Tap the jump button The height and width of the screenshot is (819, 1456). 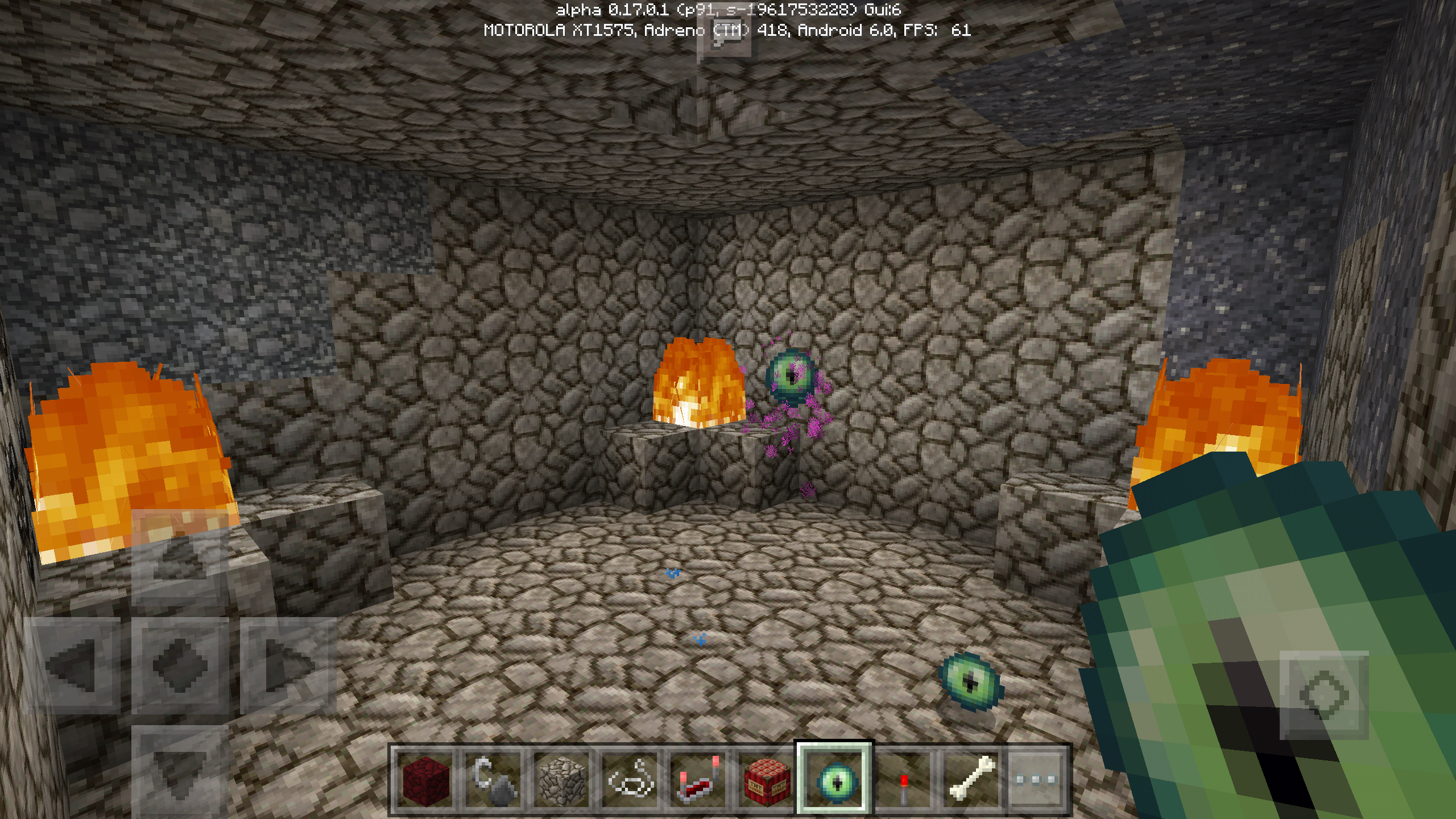(x=1324, y=695)
